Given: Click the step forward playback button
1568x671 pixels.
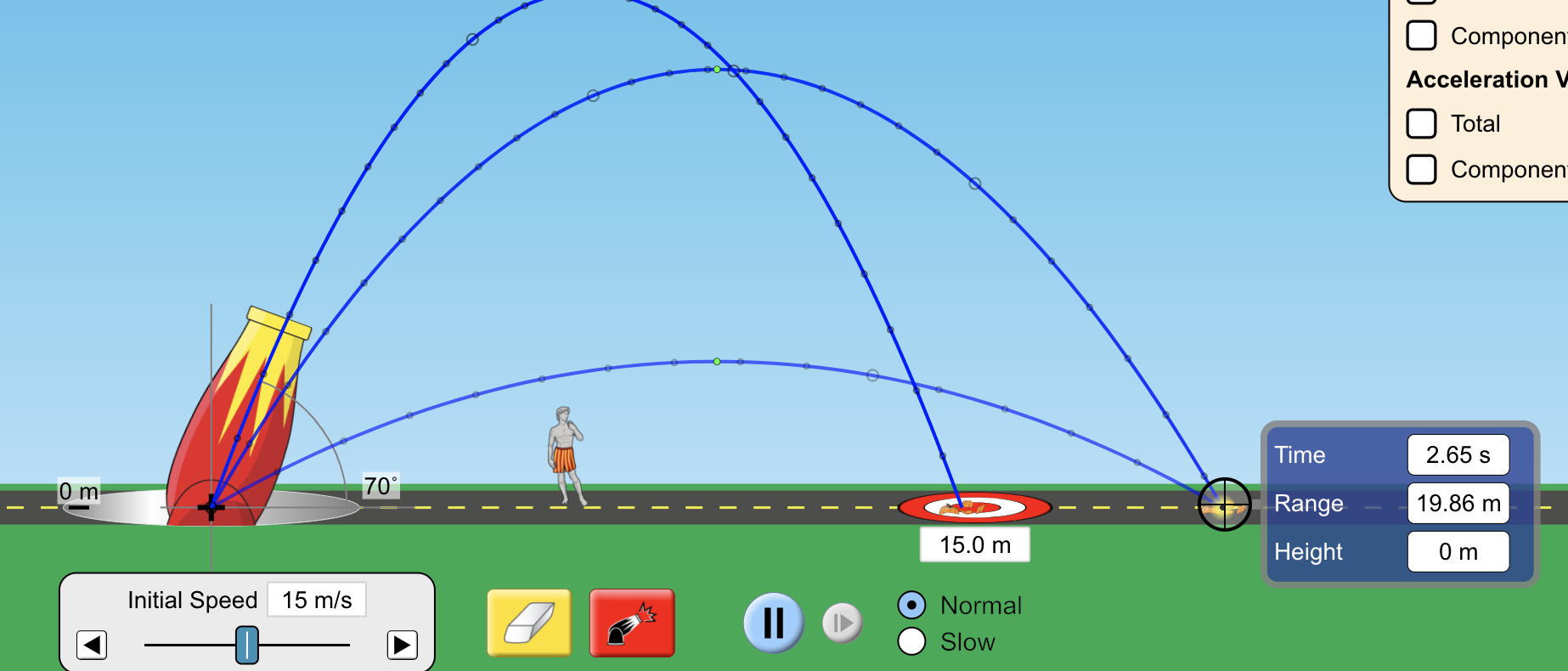Looking at the screenshot, I should pos(840,622).
